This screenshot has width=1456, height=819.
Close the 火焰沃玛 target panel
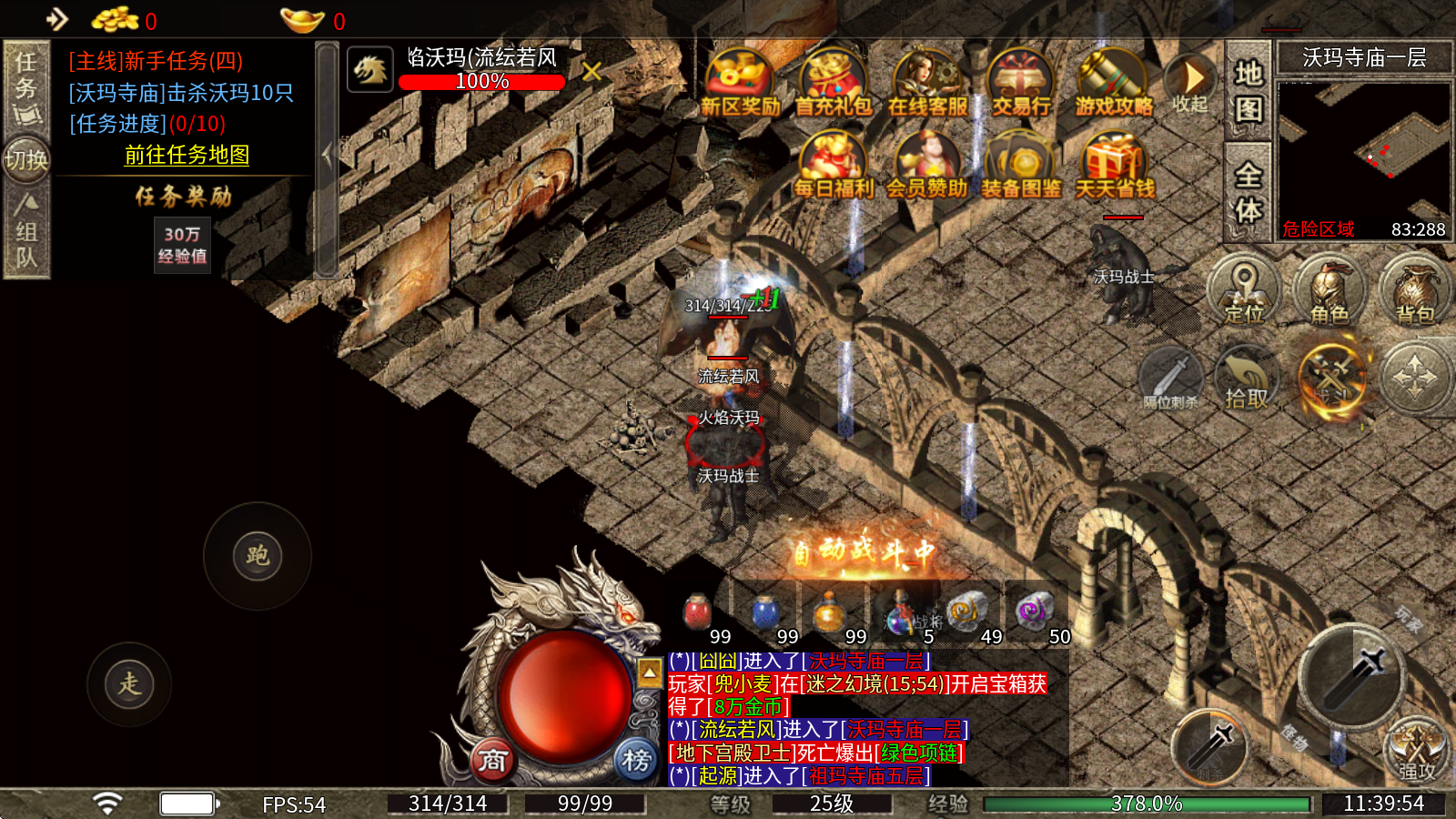tap(591, 71)
